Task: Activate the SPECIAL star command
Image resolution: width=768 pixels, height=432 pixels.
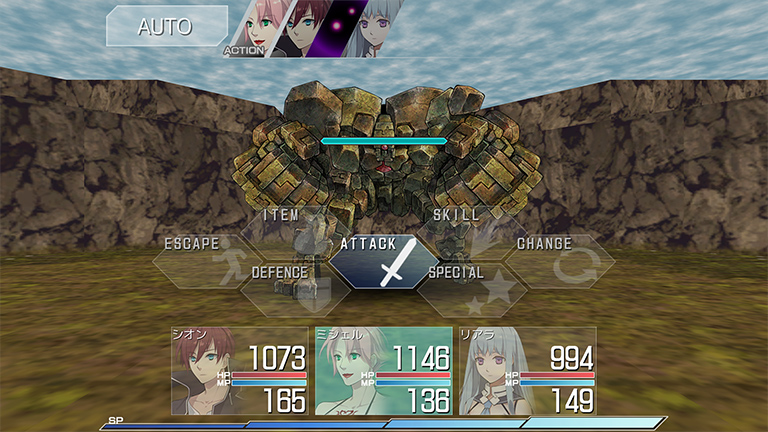Action: [x=468, y=288]
